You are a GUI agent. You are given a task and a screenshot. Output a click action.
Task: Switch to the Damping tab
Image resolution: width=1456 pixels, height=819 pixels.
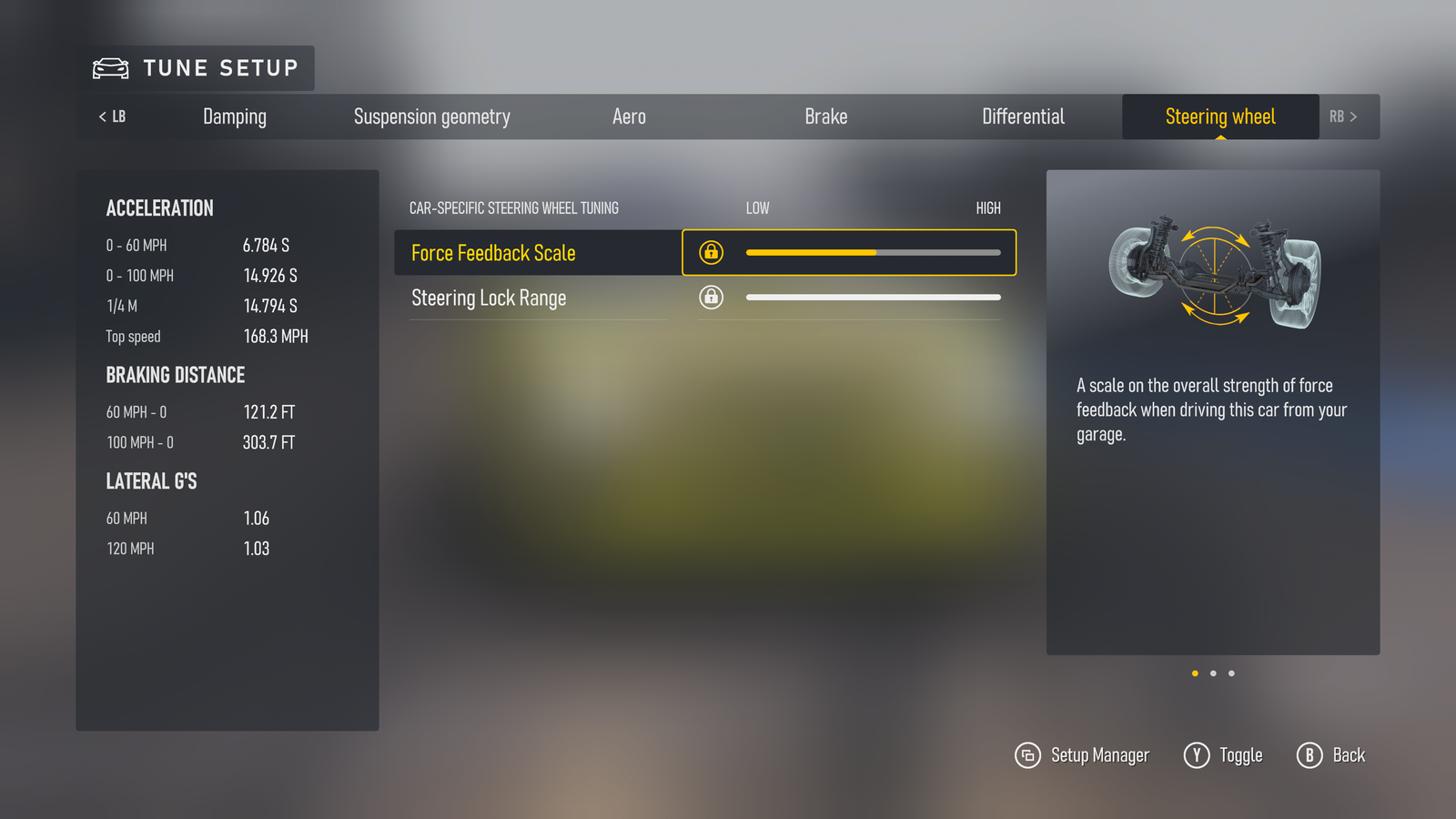click(235, 116)
